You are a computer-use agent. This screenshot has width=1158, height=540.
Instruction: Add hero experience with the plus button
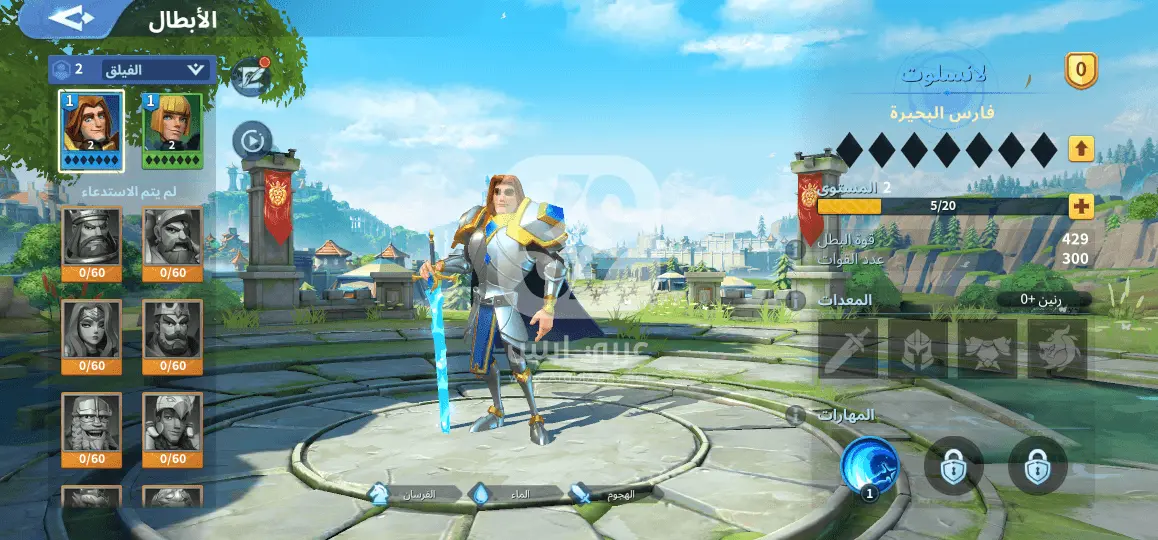click(1081, 206)
